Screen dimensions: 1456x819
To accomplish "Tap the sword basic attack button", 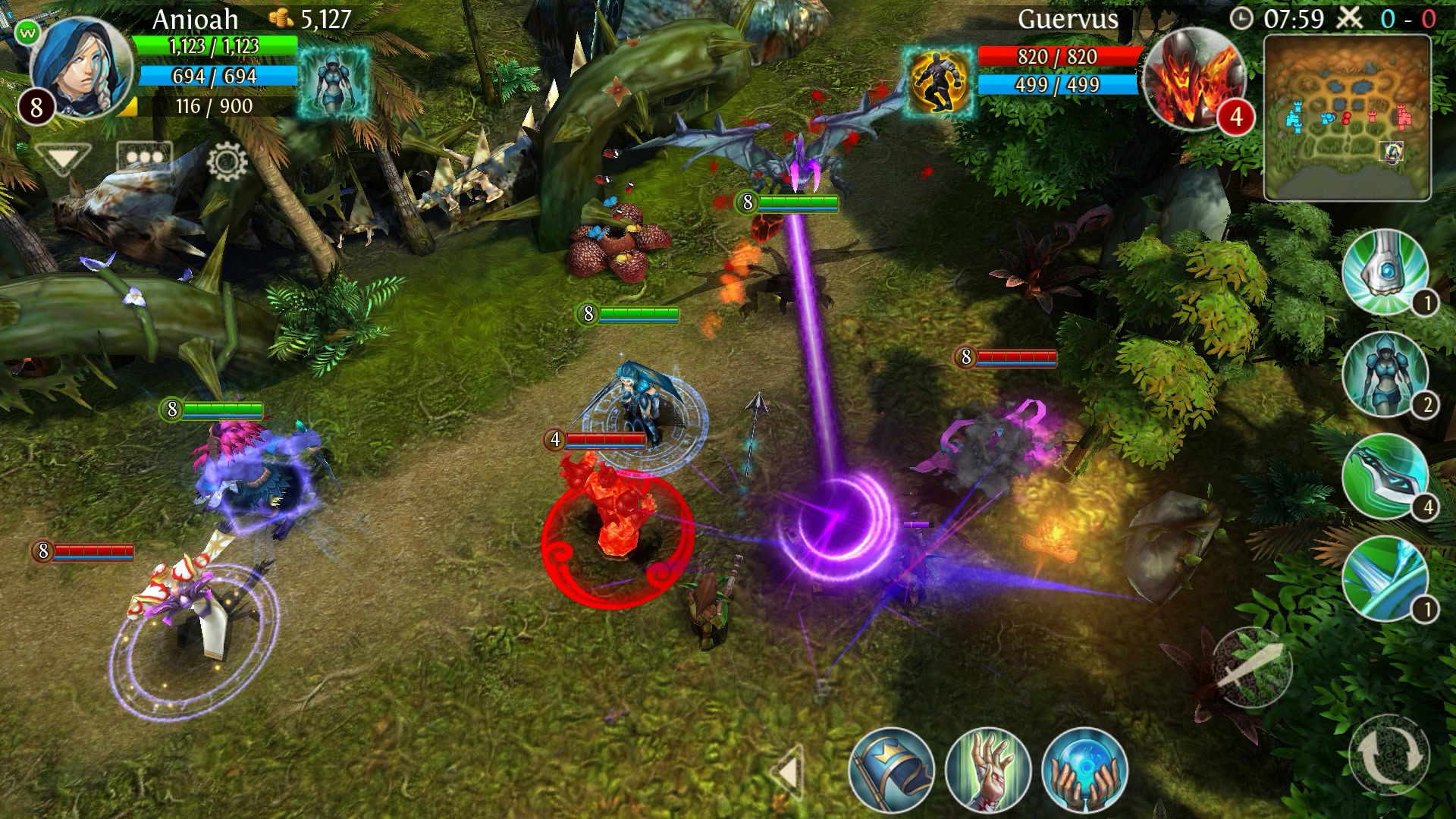I will [x=1251, y=667].
